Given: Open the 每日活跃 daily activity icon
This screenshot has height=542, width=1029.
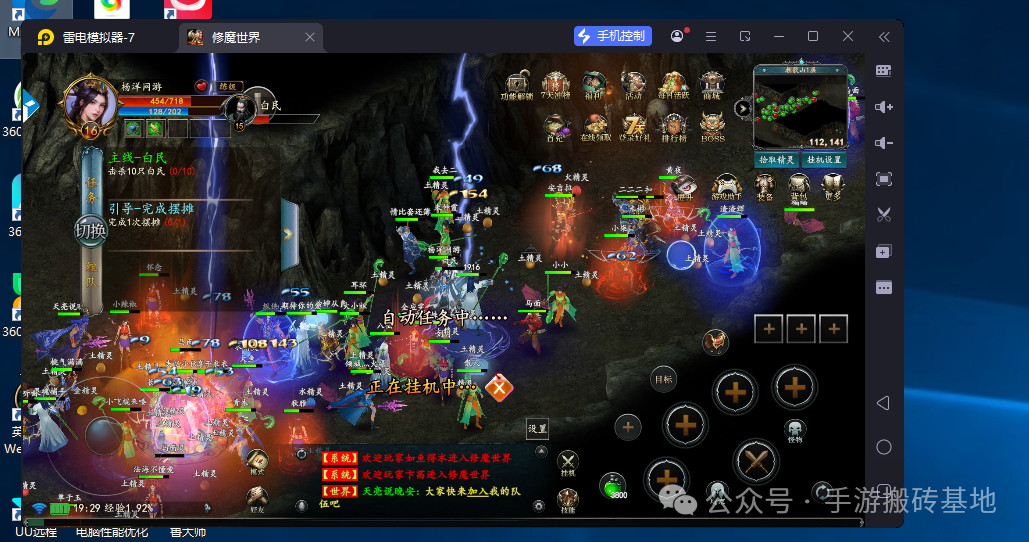Looking at the screenshot, I should pyautogui.click(x=673, y=85).
